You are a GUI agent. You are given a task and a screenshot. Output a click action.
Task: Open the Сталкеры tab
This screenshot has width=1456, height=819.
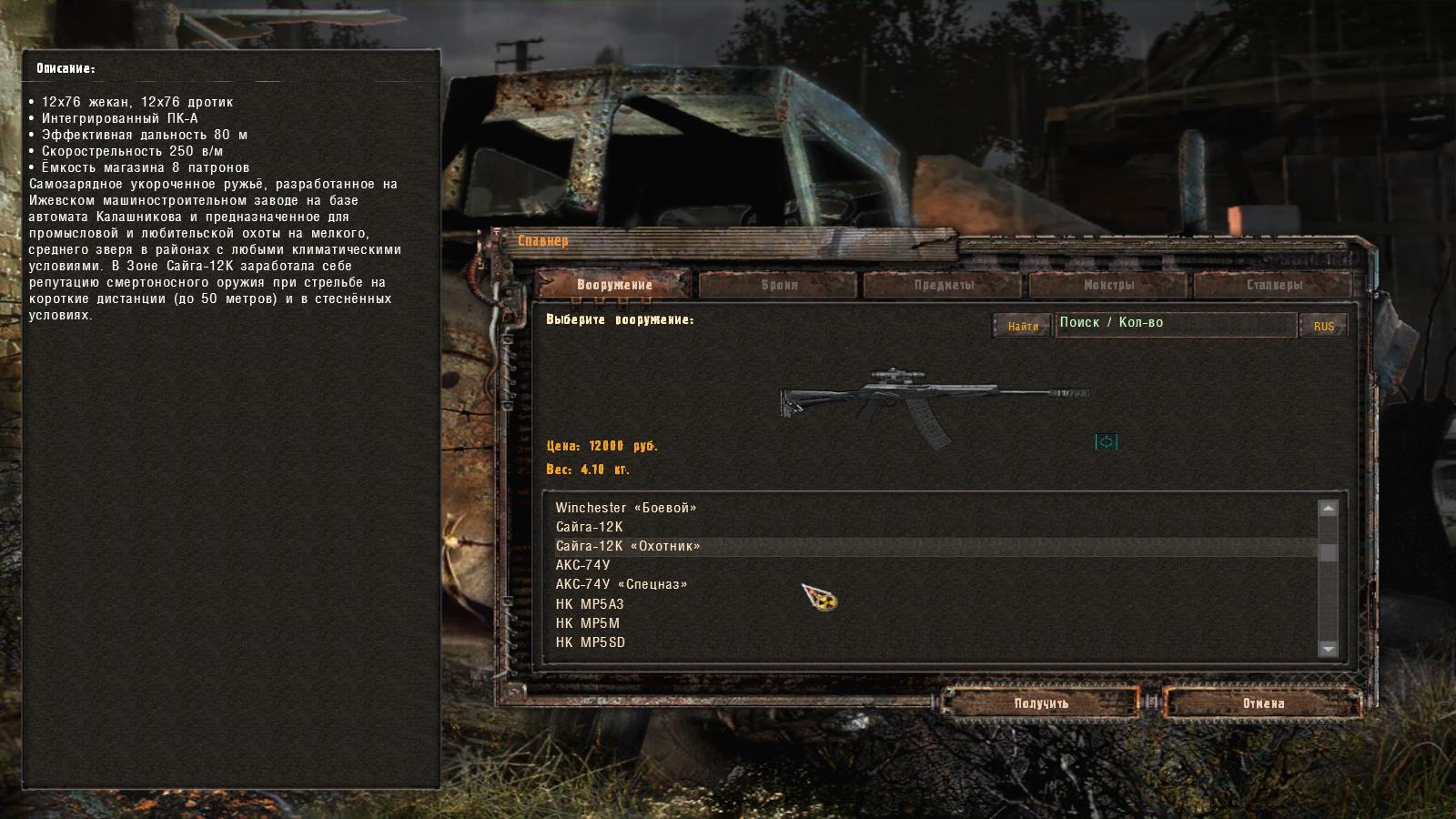point(1274,285)
